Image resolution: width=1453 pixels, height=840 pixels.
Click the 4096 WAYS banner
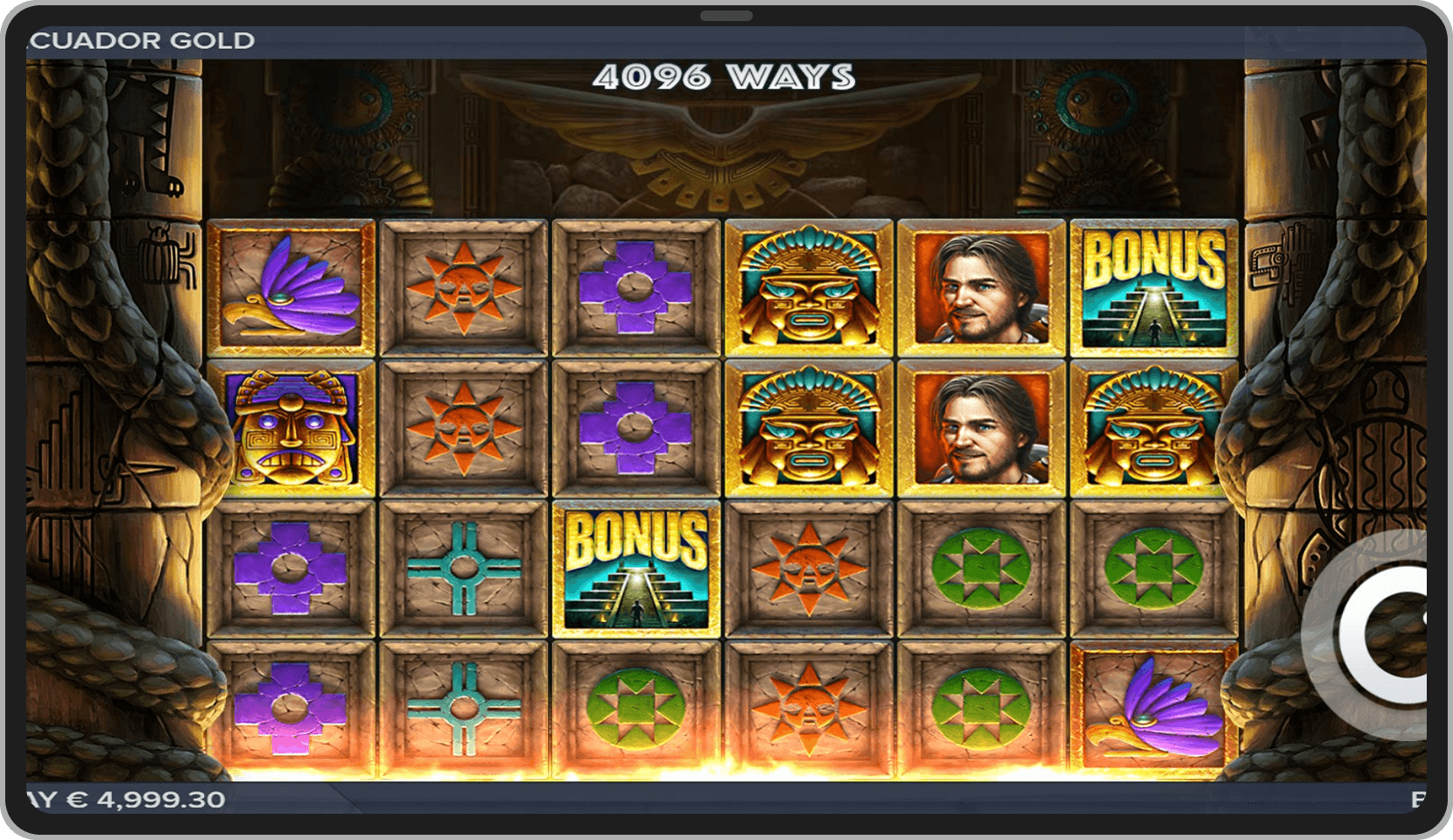click(725, 77)
